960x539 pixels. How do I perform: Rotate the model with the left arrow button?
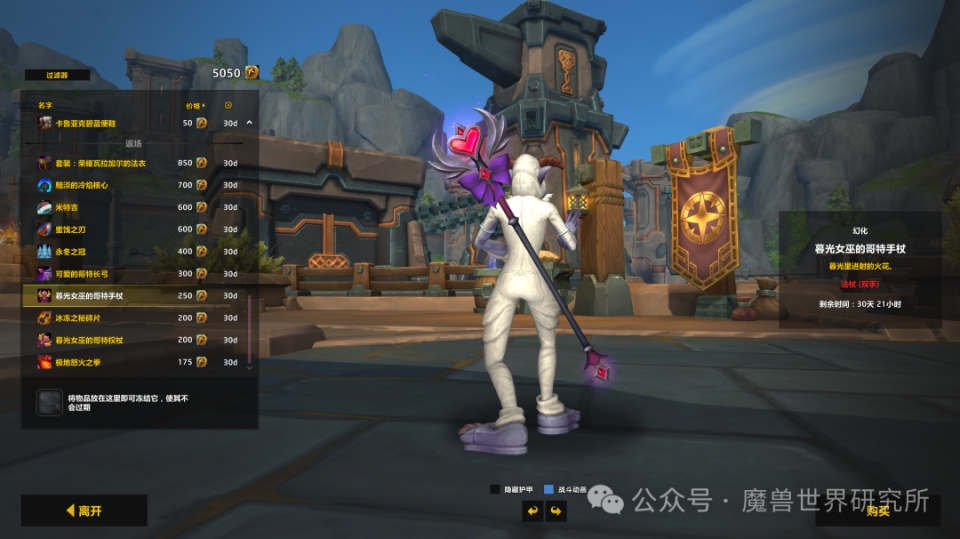pyautogui.click(x=534, y=511)
